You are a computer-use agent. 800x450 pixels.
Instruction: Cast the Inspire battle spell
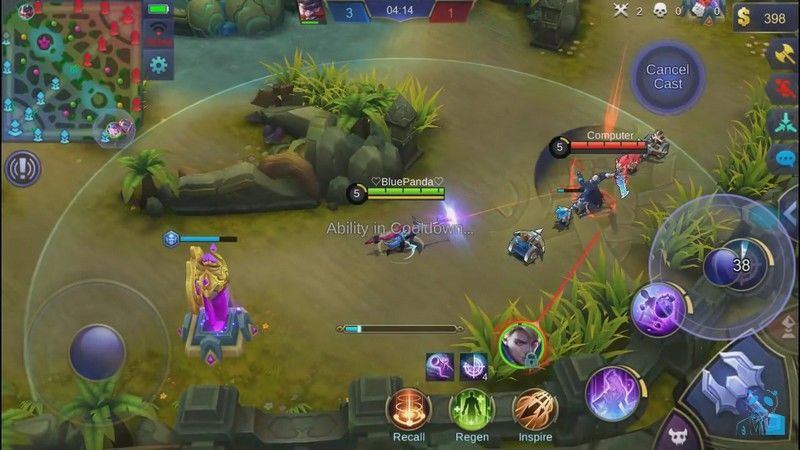pos(535,410)
